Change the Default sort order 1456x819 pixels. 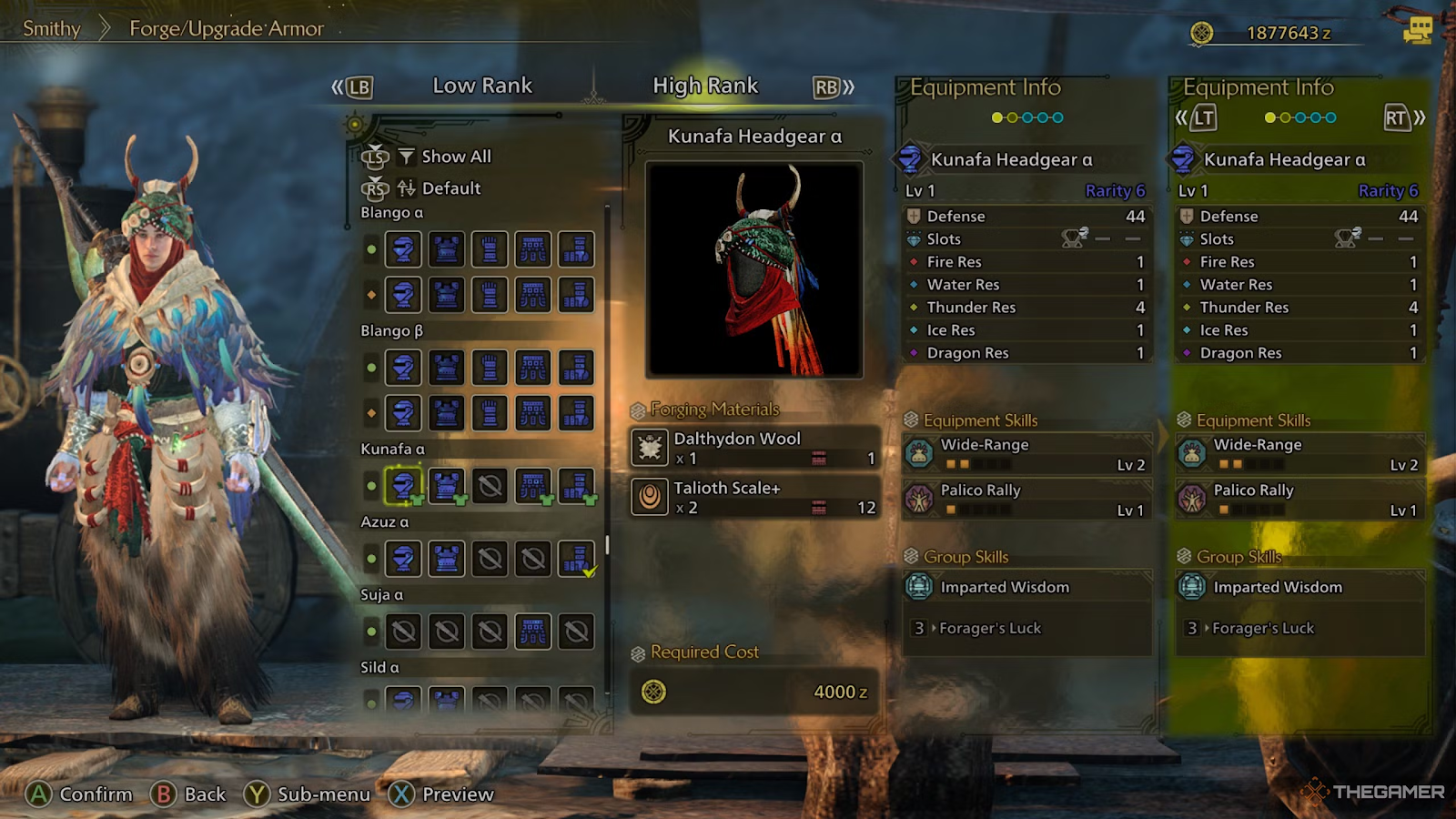[x=450, y=188]
